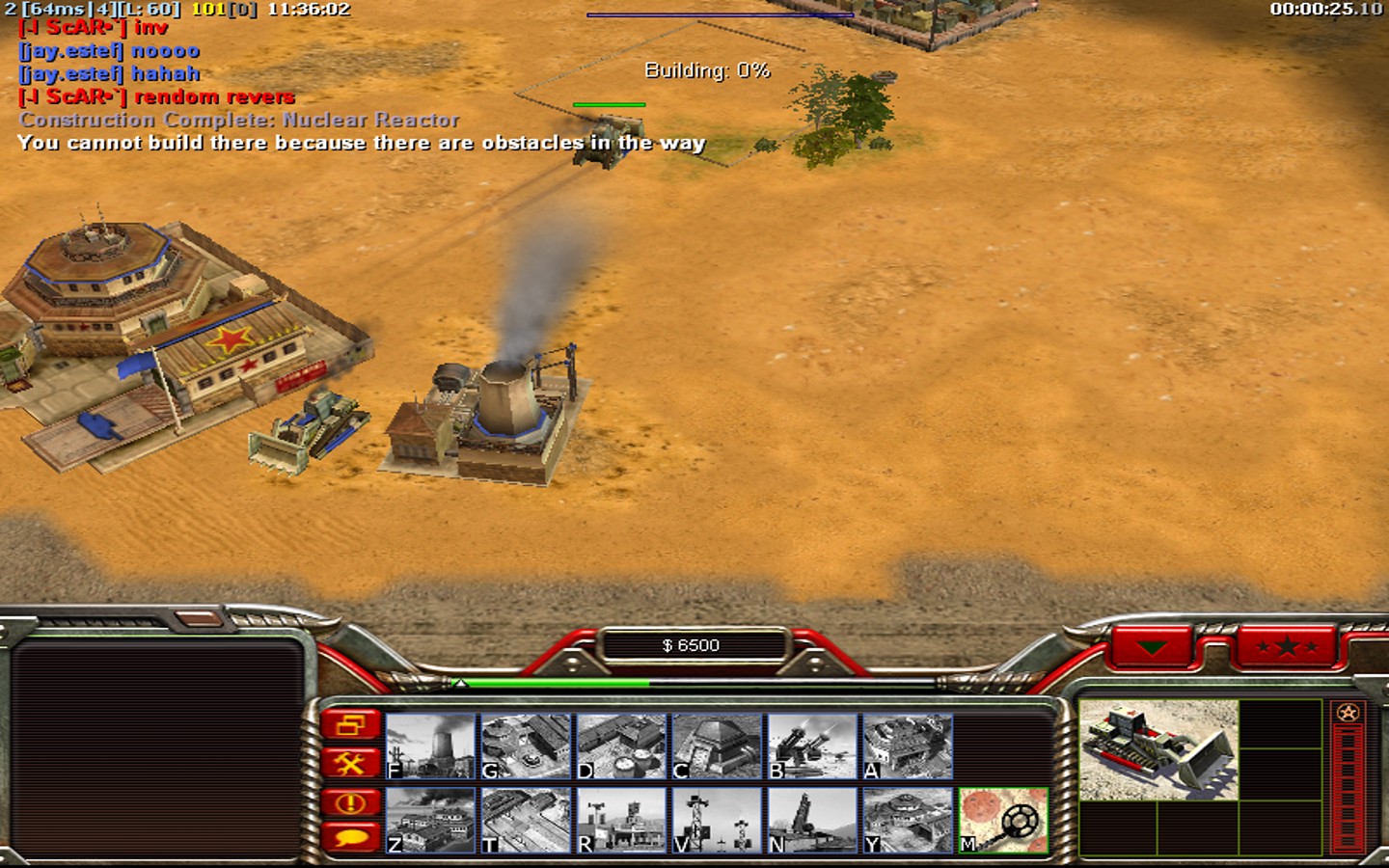Select the Barracks build icon

click(x=526, y=746)
